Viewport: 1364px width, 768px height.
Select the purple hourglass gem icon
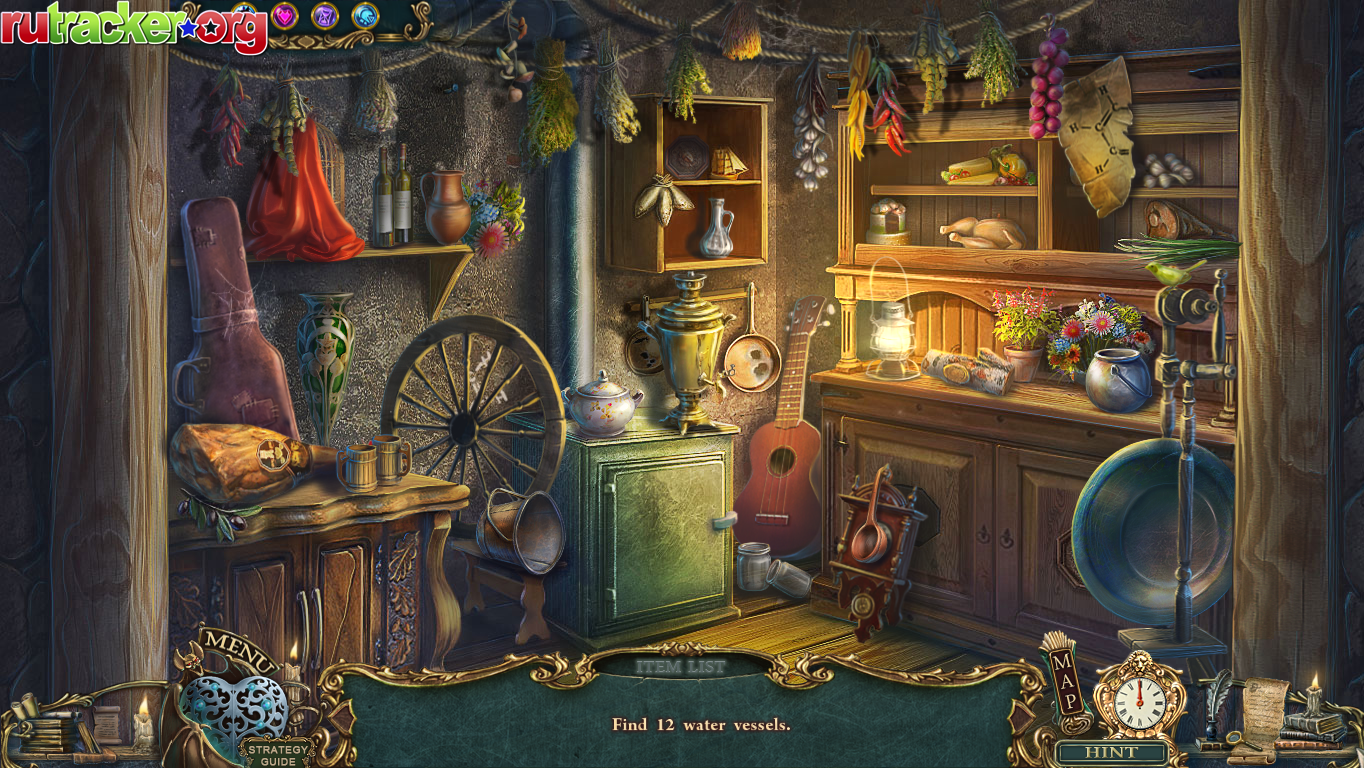point(324,15)
